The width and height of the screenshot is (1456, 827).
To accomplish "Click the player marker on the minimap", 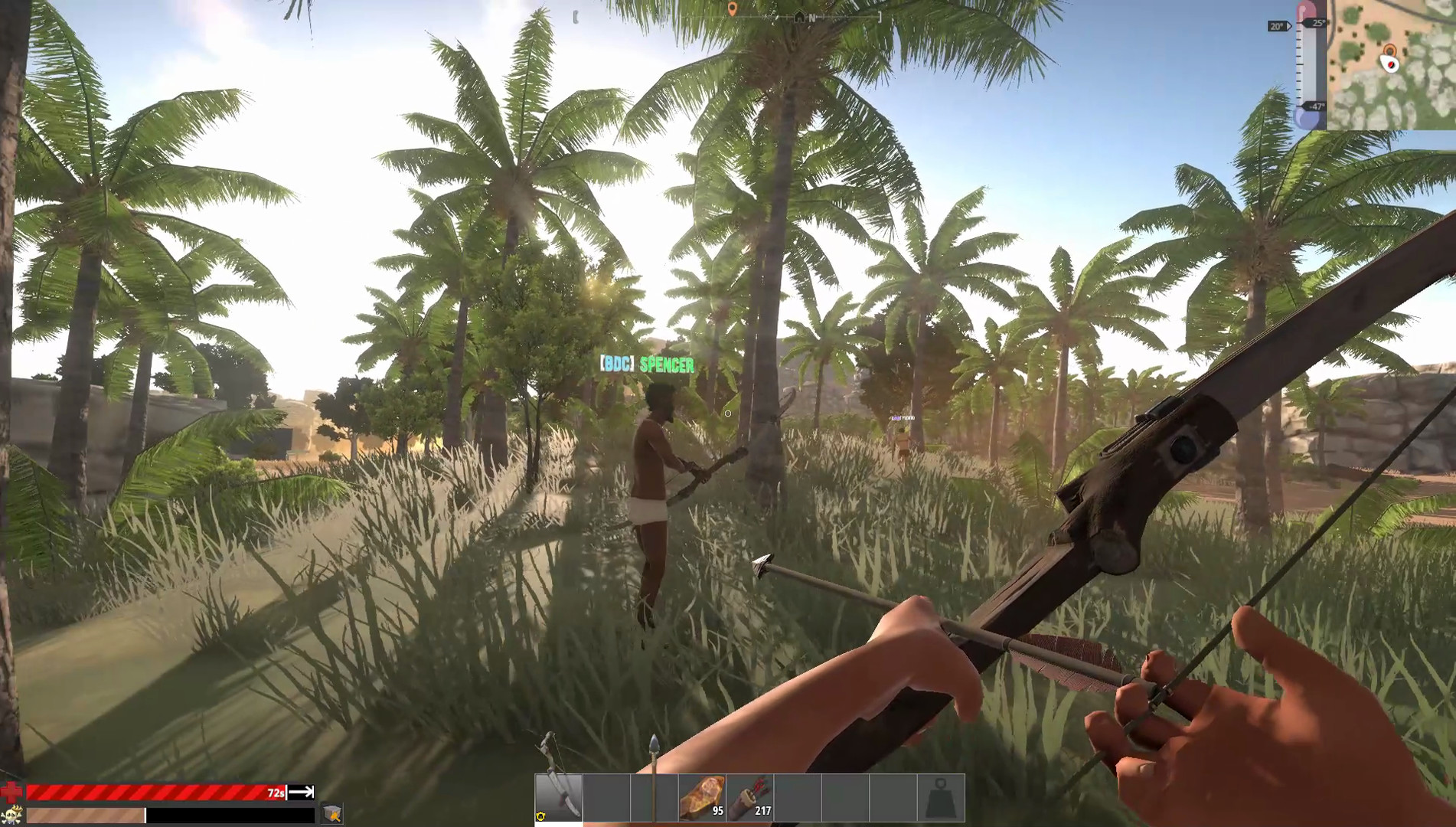I will pos(1391,64).
